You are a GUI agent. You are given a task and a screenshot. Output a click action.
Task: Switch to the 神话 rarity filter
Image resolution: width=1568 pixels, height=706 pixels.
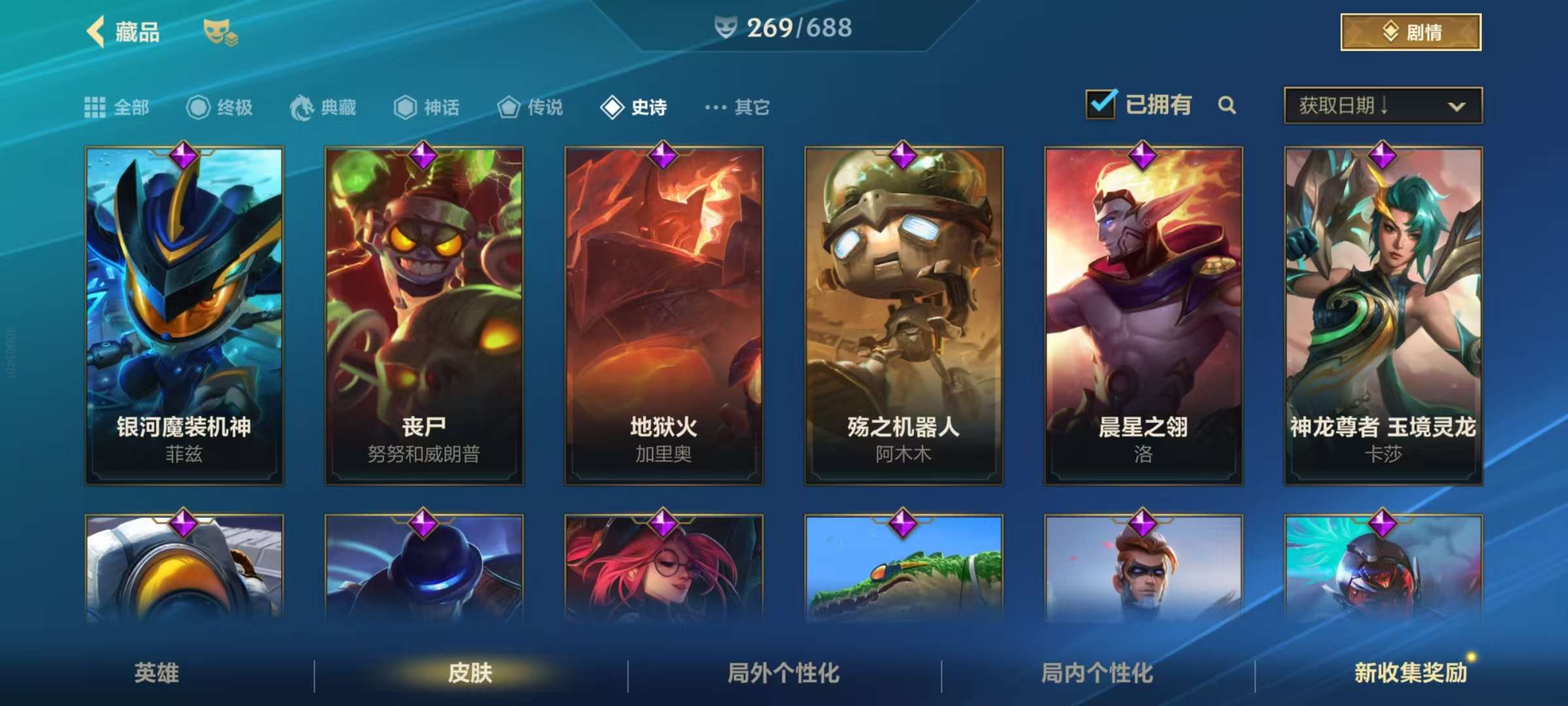tap(427, 107)
